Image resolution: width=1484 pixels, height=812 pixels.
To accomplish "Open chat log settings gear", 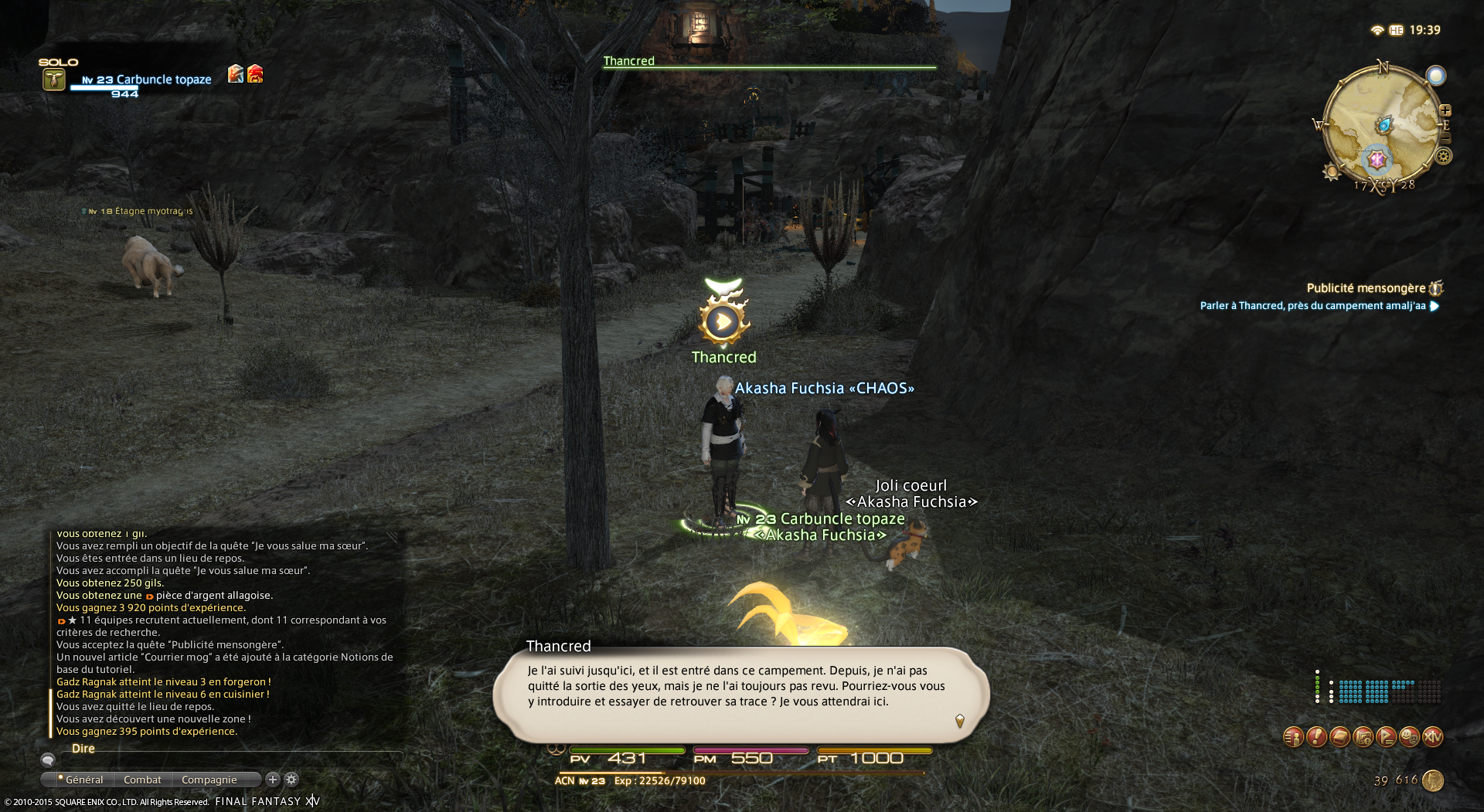I will (x=291, y=780).
